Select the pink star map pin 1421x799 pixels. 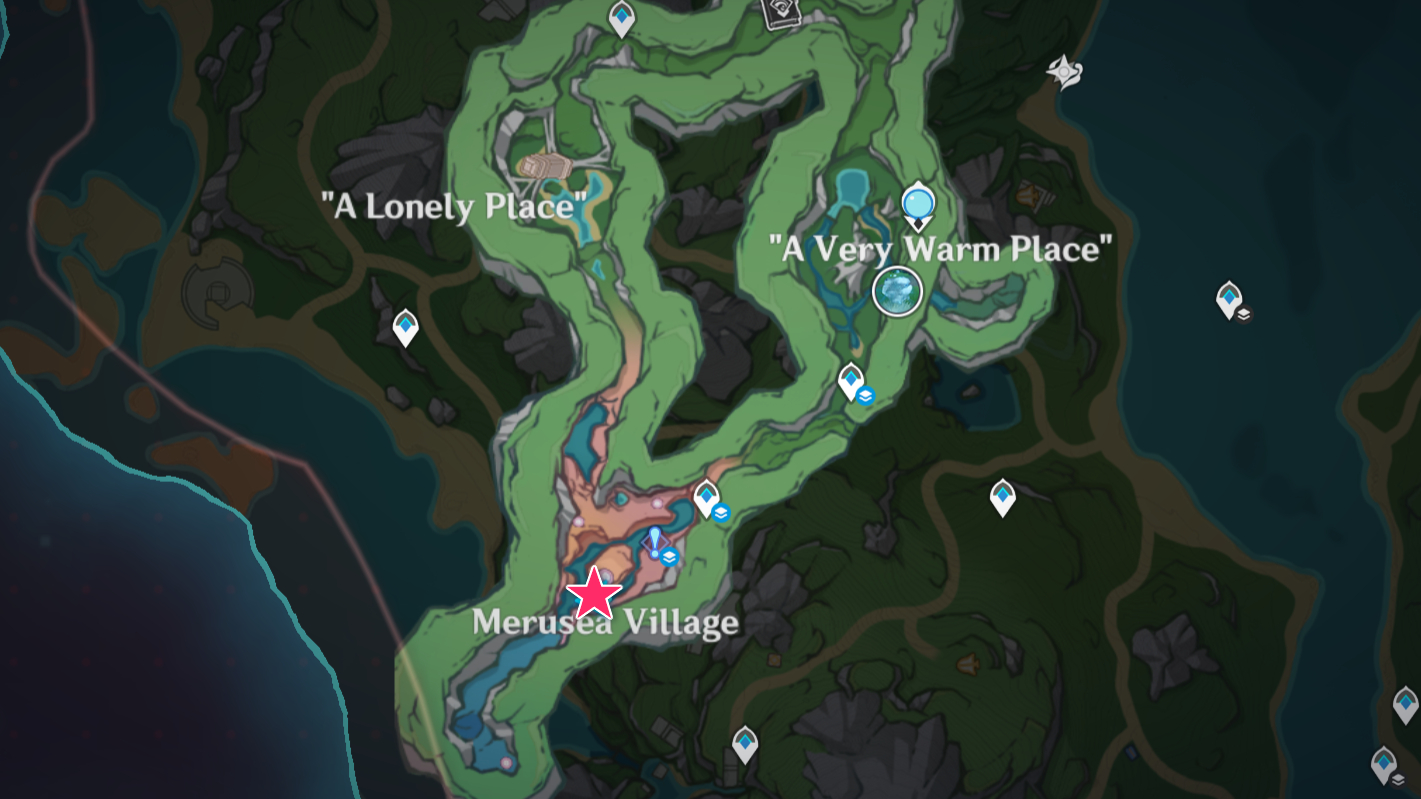click(595, 593)
